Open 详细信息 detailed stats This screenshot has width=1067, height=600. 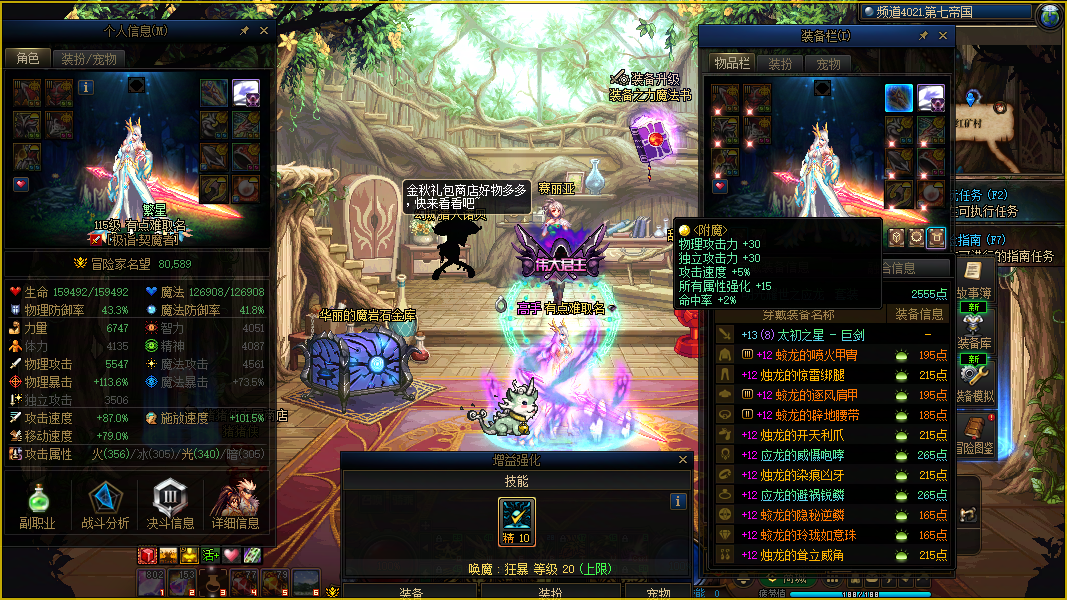[236, 505]
